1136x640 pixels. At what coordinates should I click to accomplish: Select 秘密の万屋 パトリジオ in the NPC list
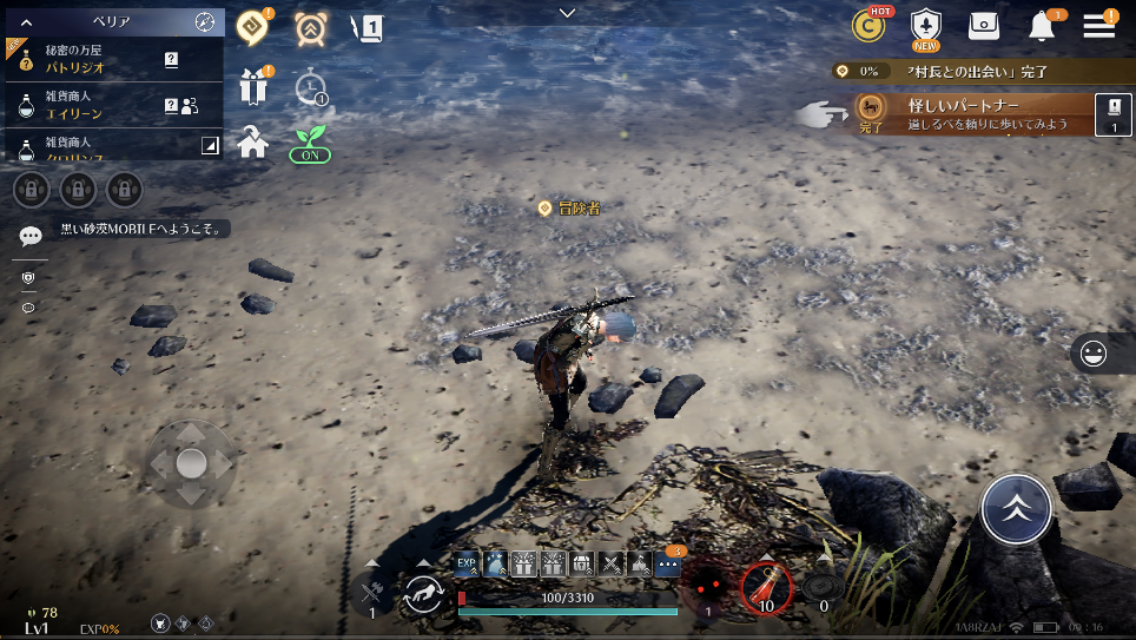pyautogui.click(x=100, y=60)
